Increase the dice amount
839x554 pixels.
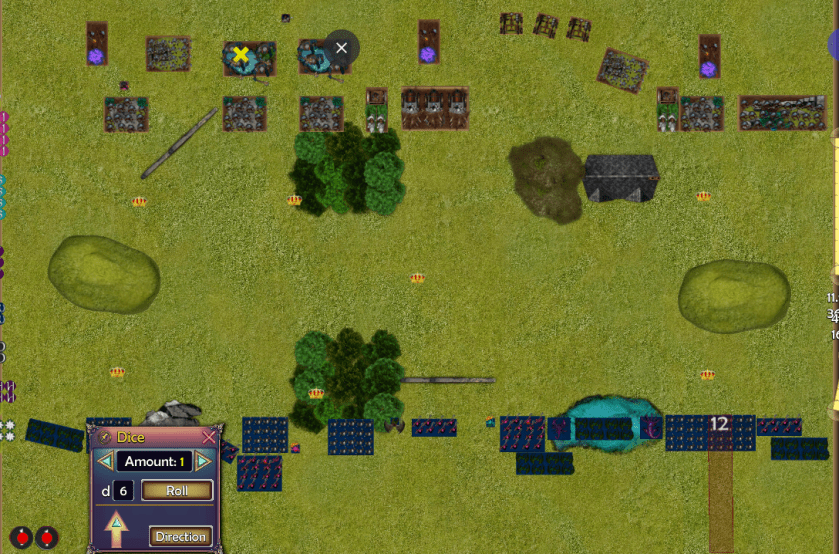coord(203,461)
